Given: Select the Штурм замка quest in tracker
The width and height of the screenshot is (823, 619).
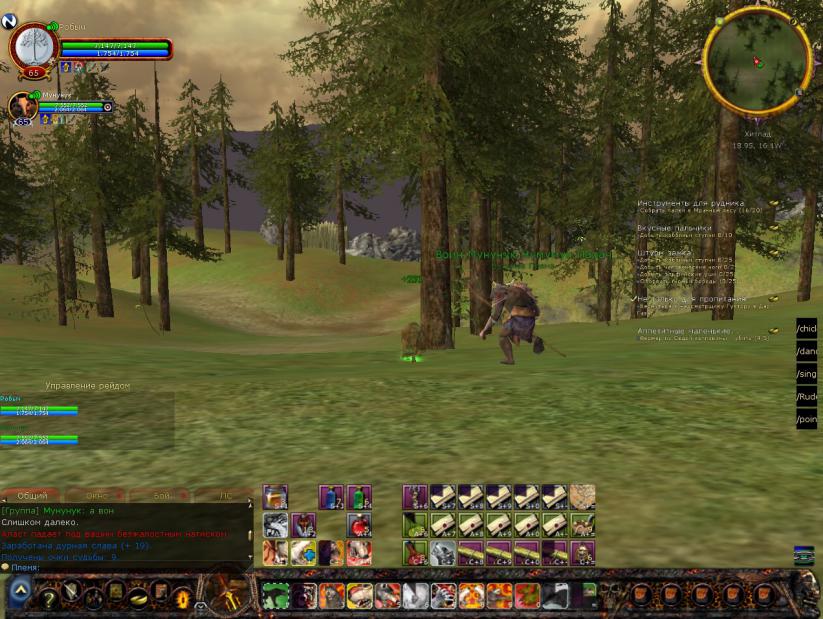Looking at the screenshot, I should pyautogui.click(x=664, y=253).
